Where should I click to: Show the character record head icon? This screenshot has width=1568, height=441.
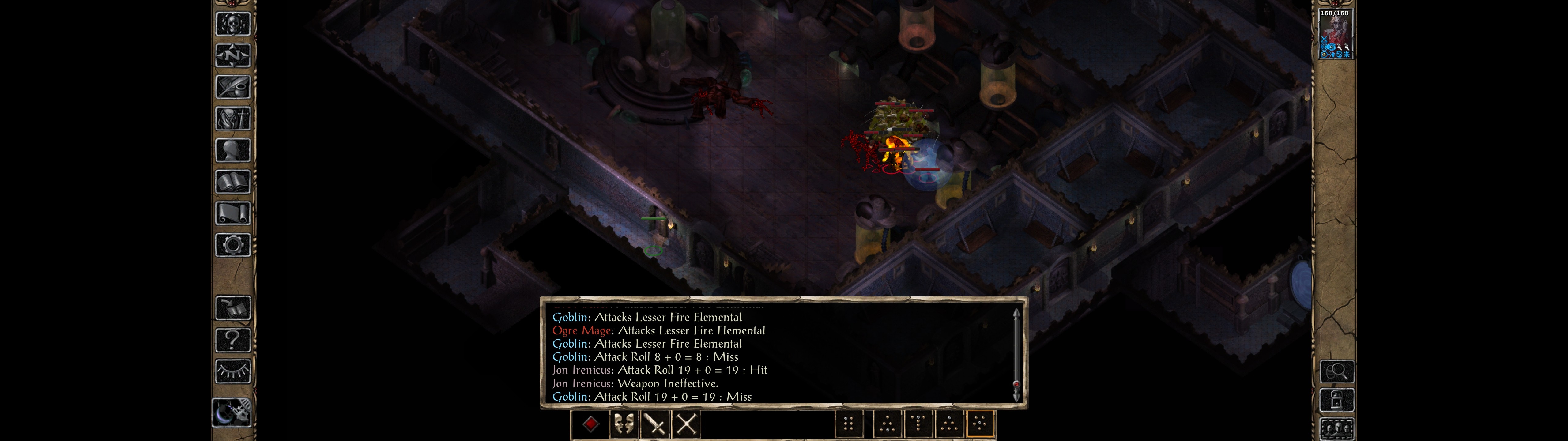coord(232,150)
